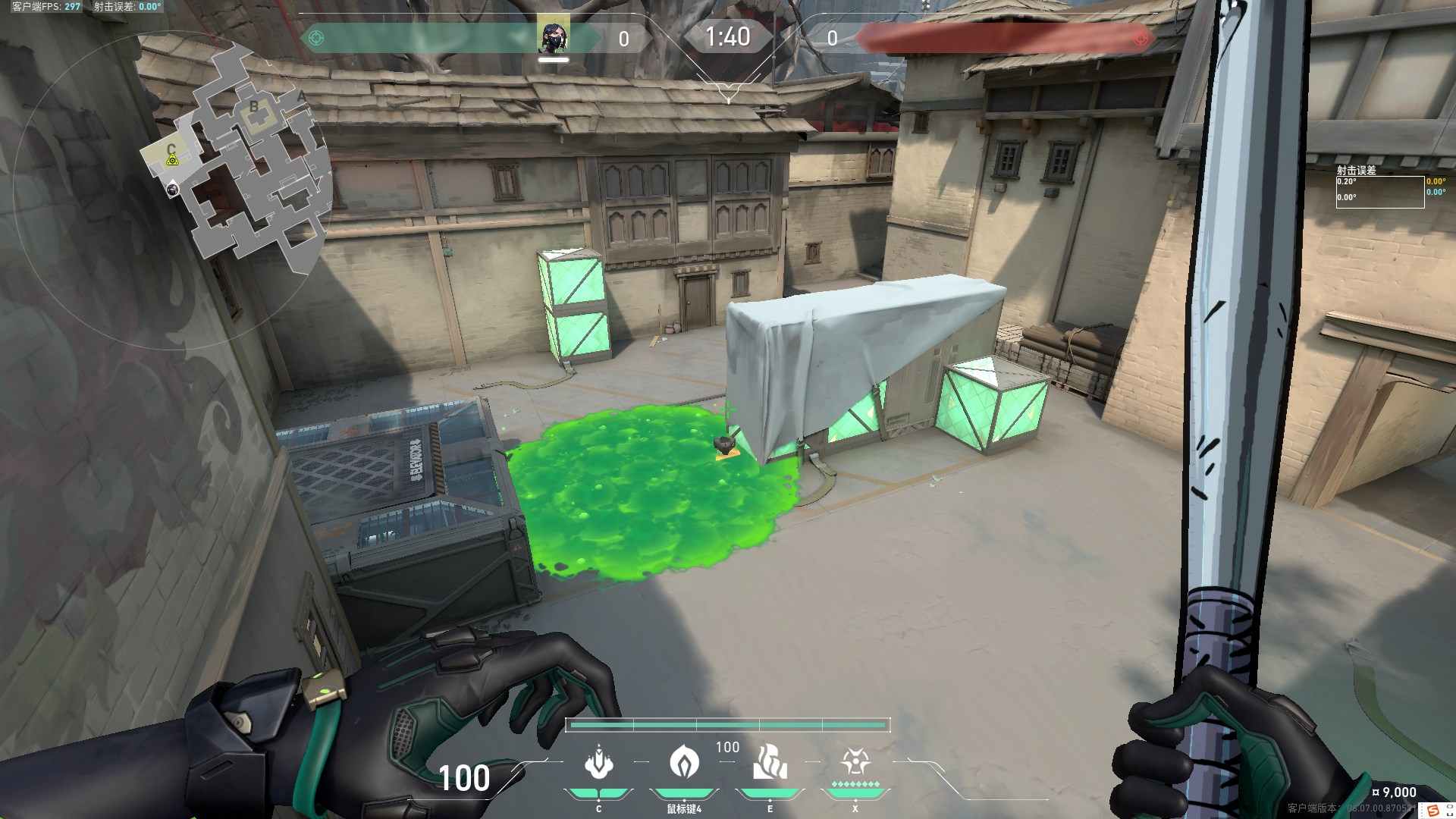Open the Sogou input method icon
Screen dimensions: 1456x819
click(x=1432, y=811)
